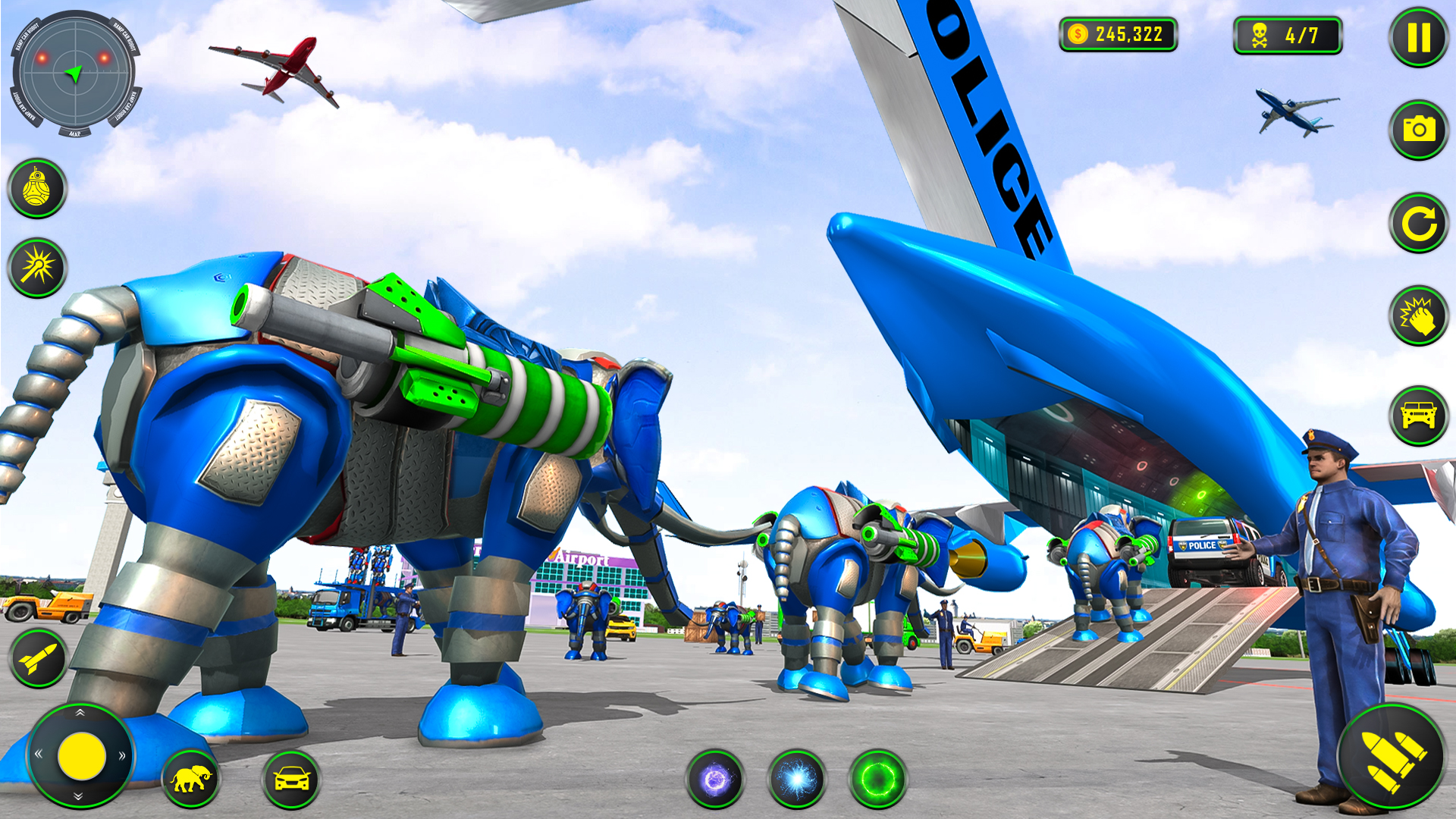
Task: Open the right arrow beside the joystick
Action: point(120,755)
